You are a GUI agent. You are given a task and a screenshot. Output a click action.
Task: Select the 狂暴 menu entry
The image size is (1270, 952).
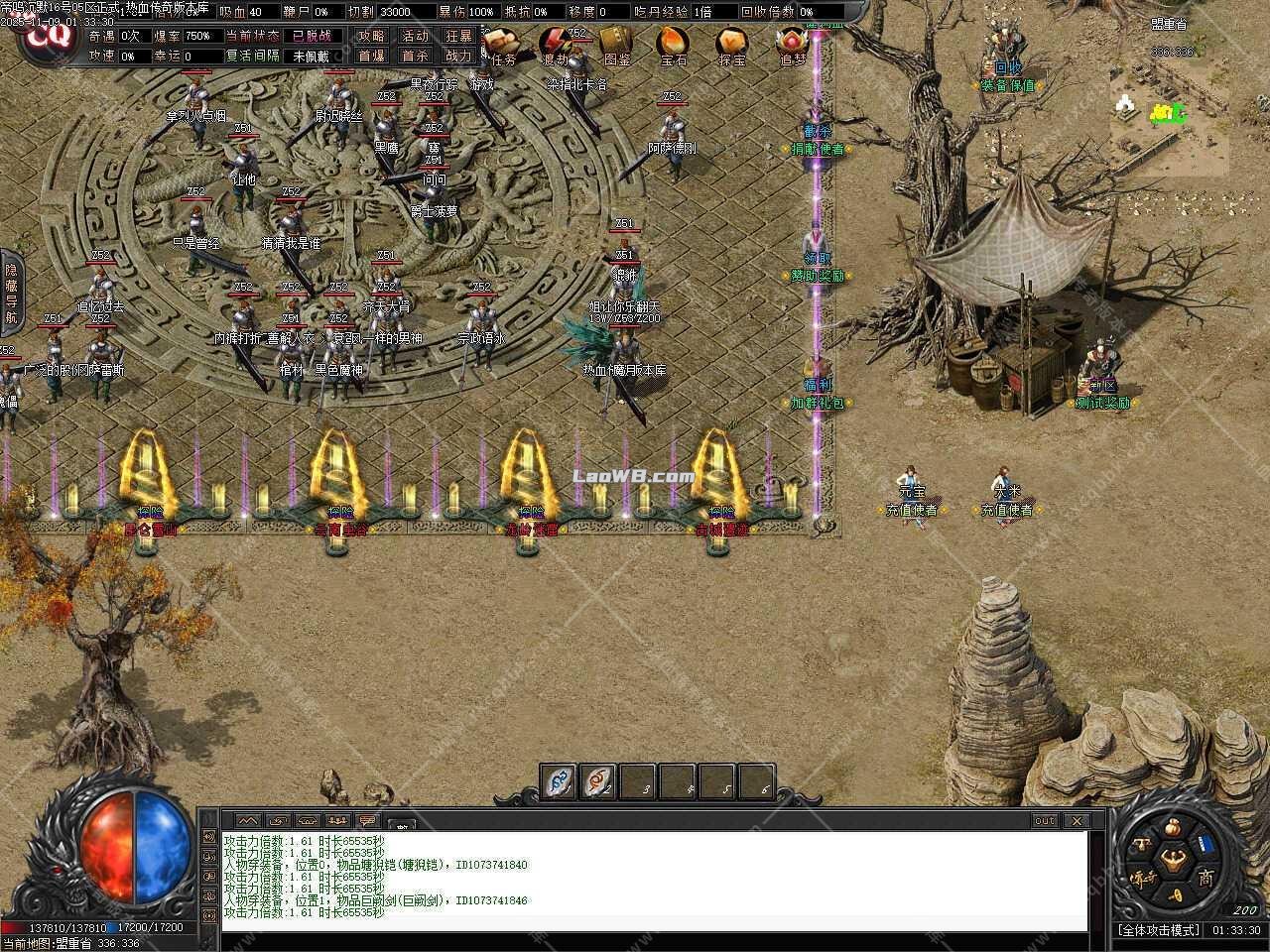[x=461, y=37]
